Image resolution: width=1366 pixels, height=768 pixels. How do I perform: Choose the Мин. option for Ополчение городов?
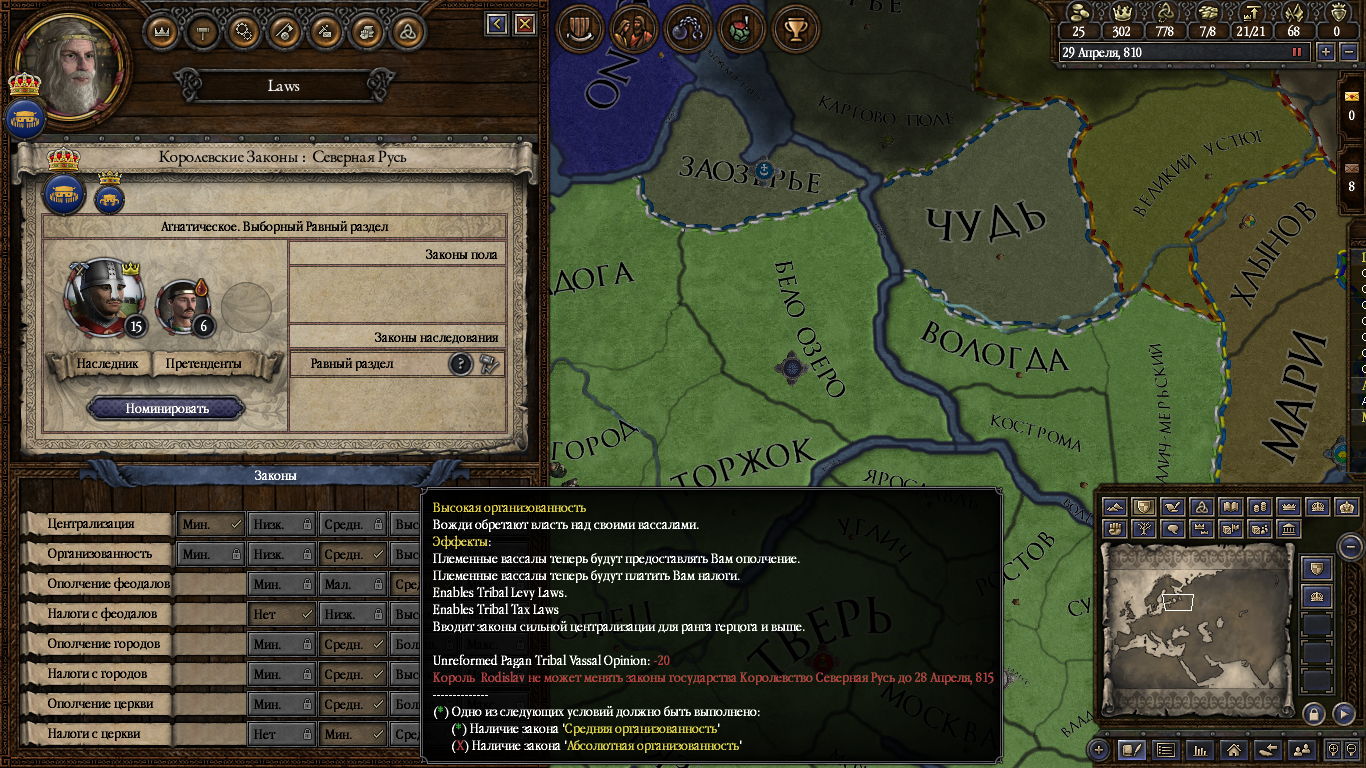click(x=281, y=643)
